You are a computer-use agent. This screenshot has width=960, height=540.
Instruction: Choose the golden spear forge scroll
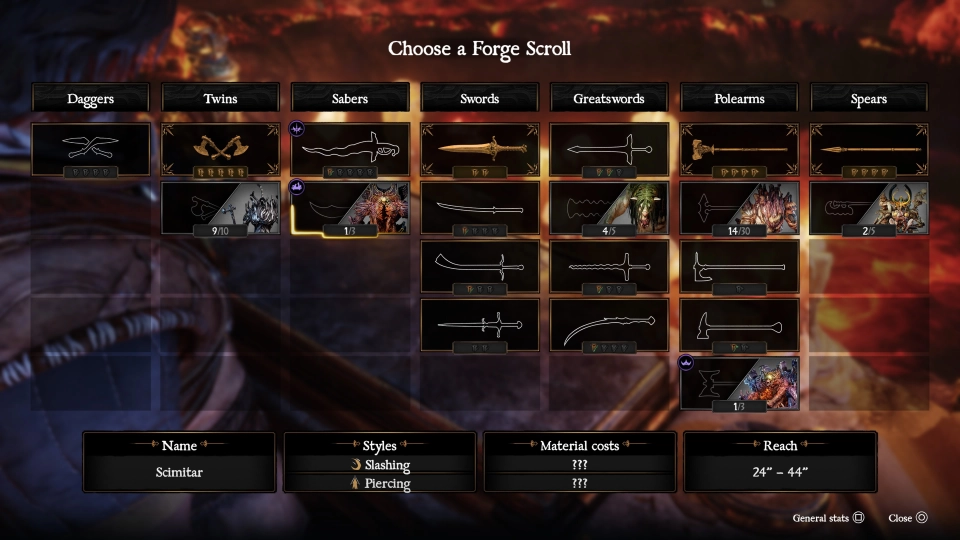869,149
